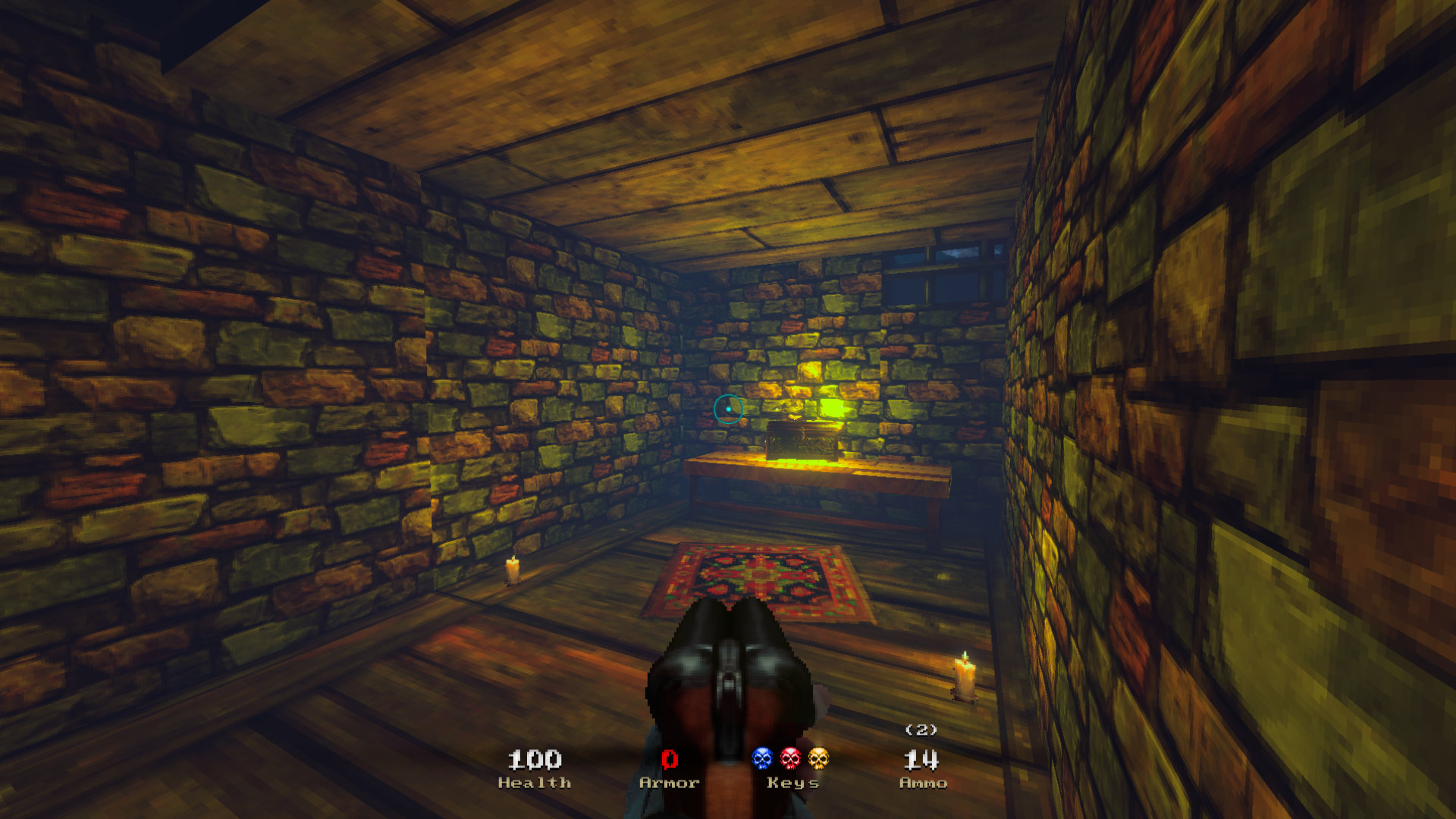1456x819 pixels.
Task: Click the blue skull key icon
Action: 762,758
